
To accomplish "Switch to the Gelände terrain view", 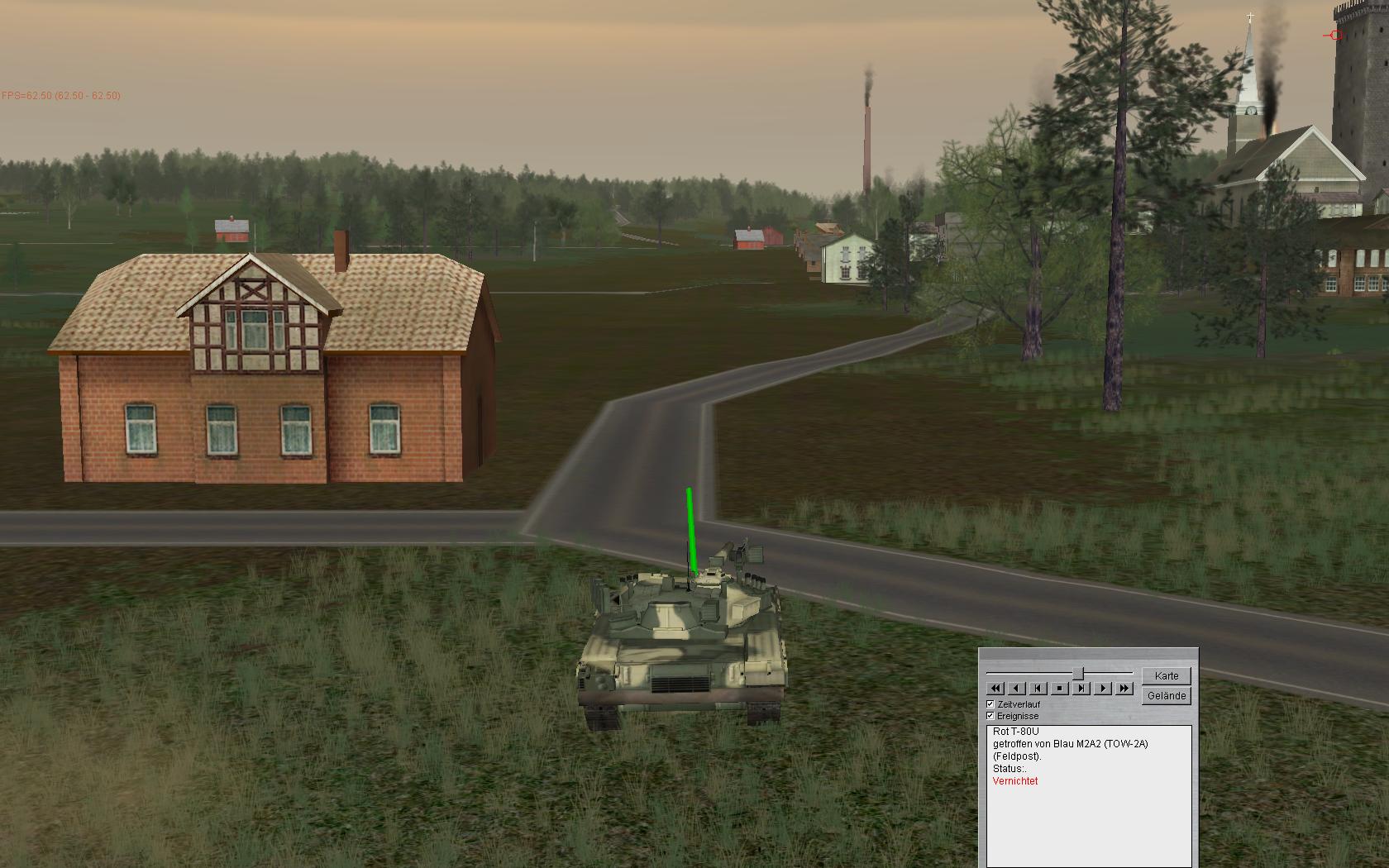I will click(x=1167, y=696).
